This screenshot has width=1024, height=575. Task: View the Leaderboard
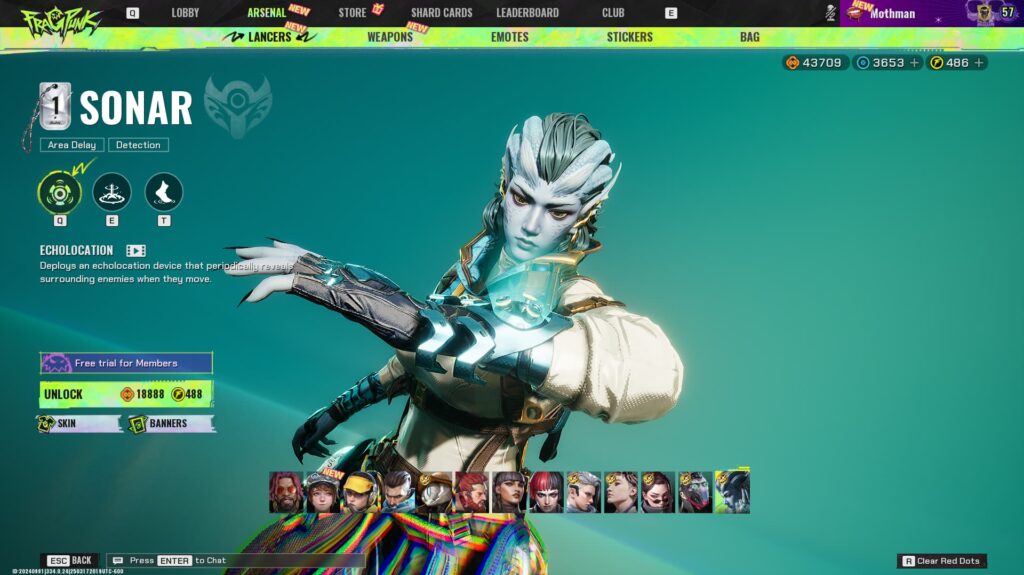click(x=527, y=13)
